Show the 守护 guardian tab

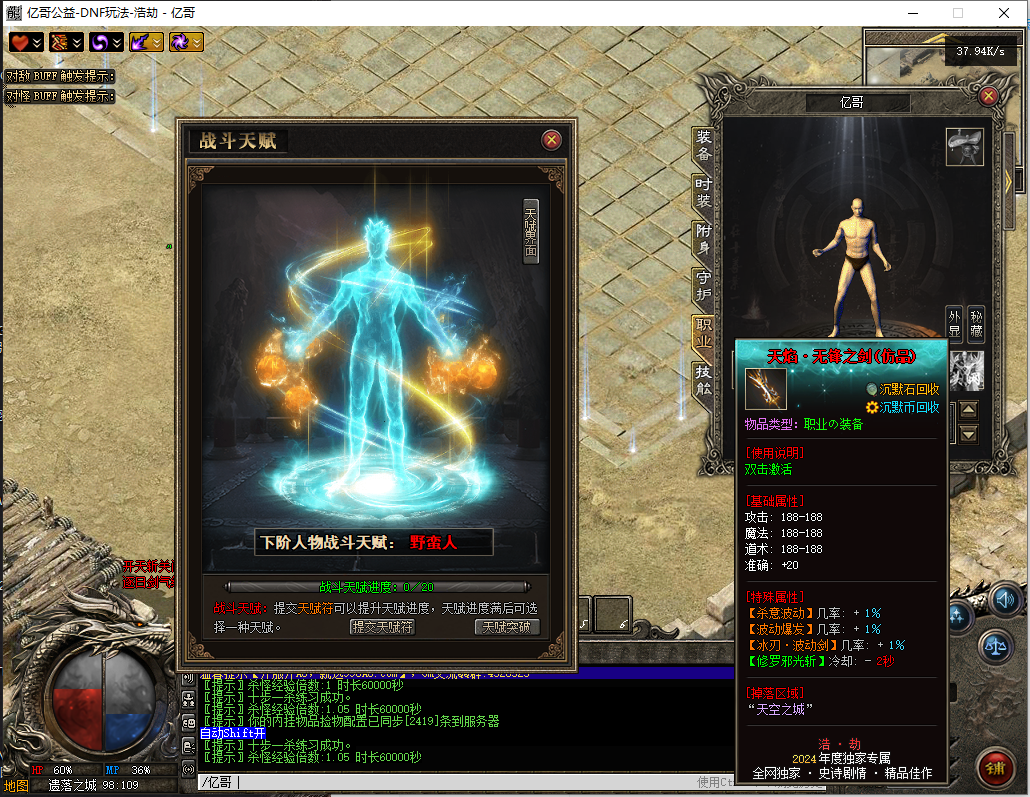click(x=704, y=285)
